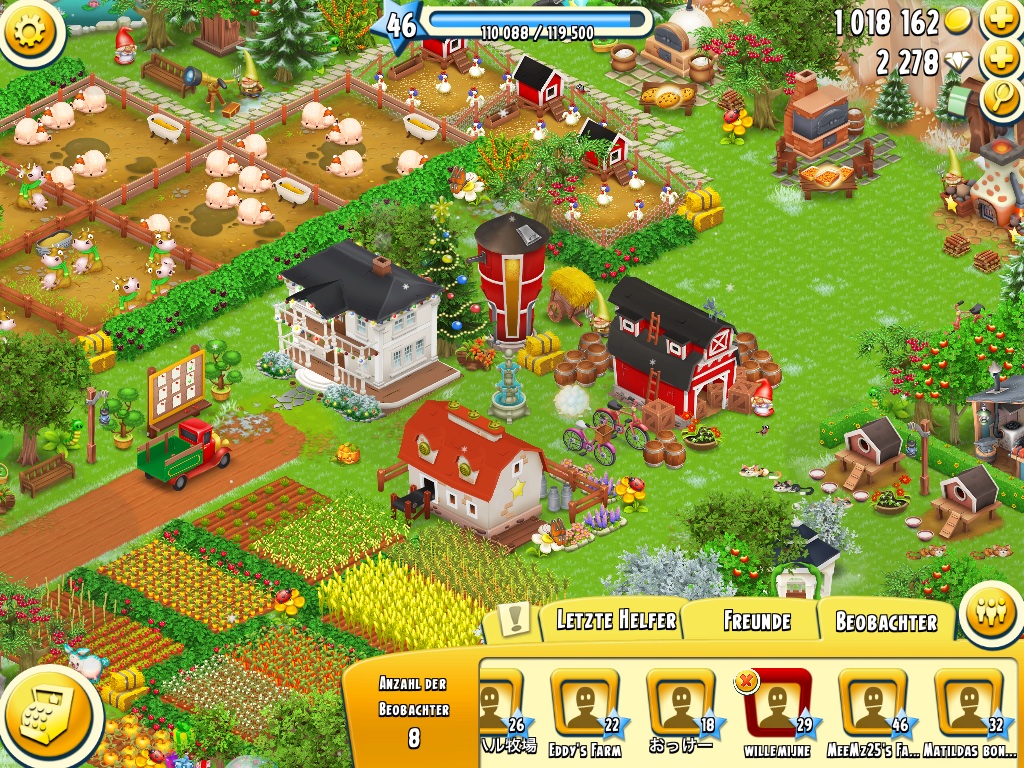
Task: Open the magnifying glass search button
Action: (x=1000, y=97)
